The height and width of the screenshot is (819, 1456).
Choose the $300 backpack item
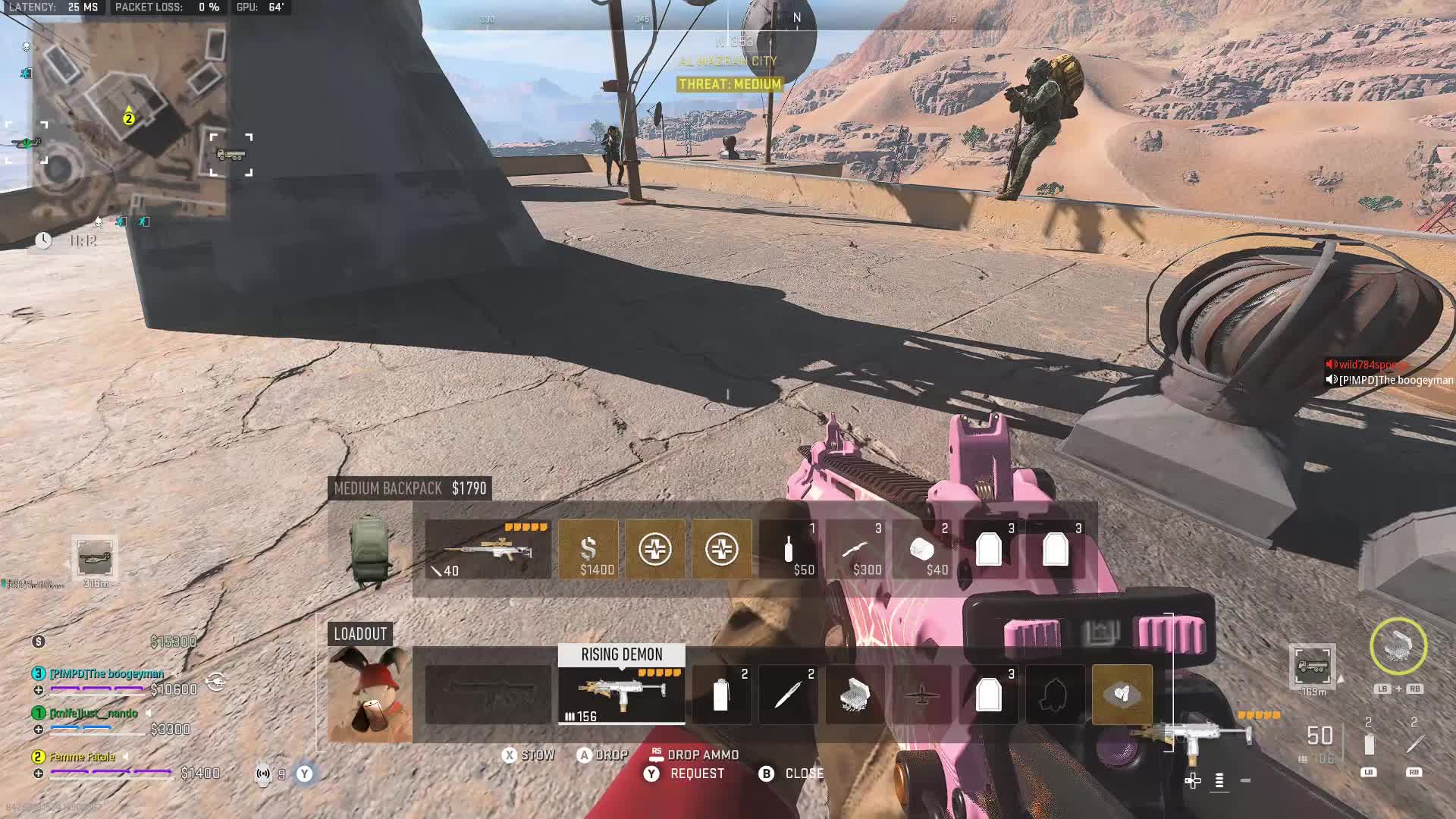click(855, 549)
